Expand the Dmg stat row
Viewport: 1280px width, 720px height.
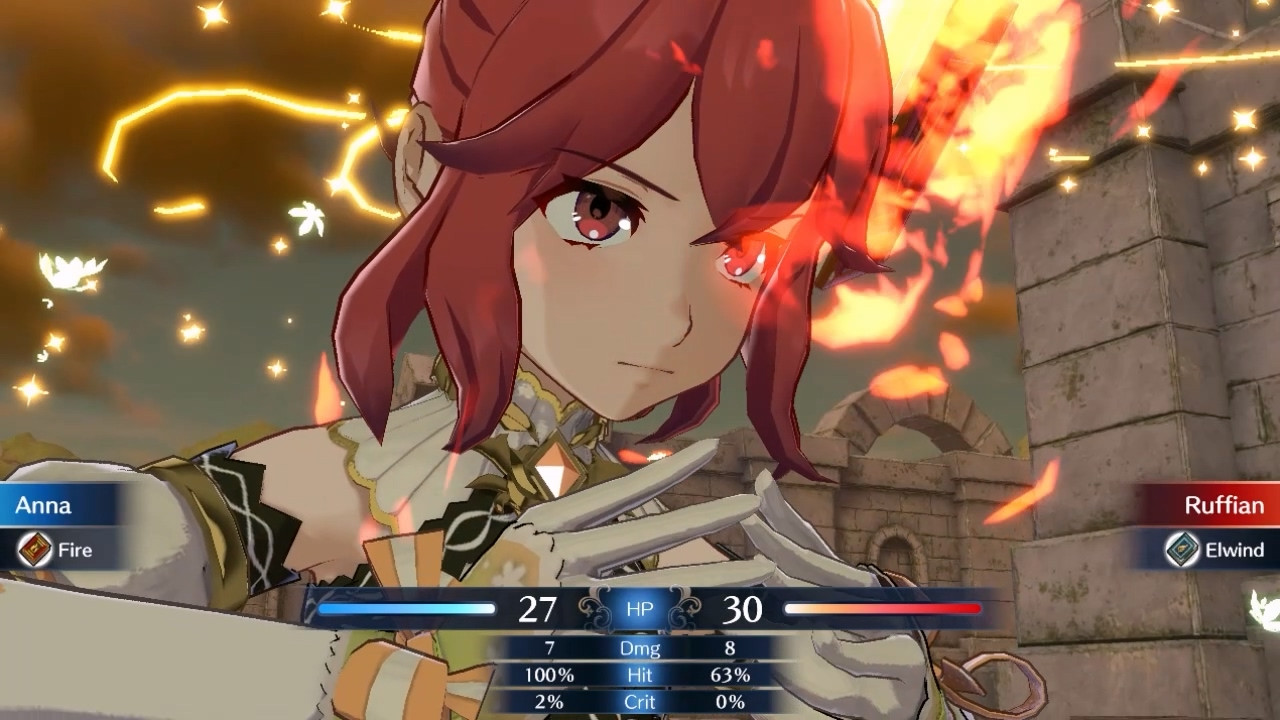point(638,648)
